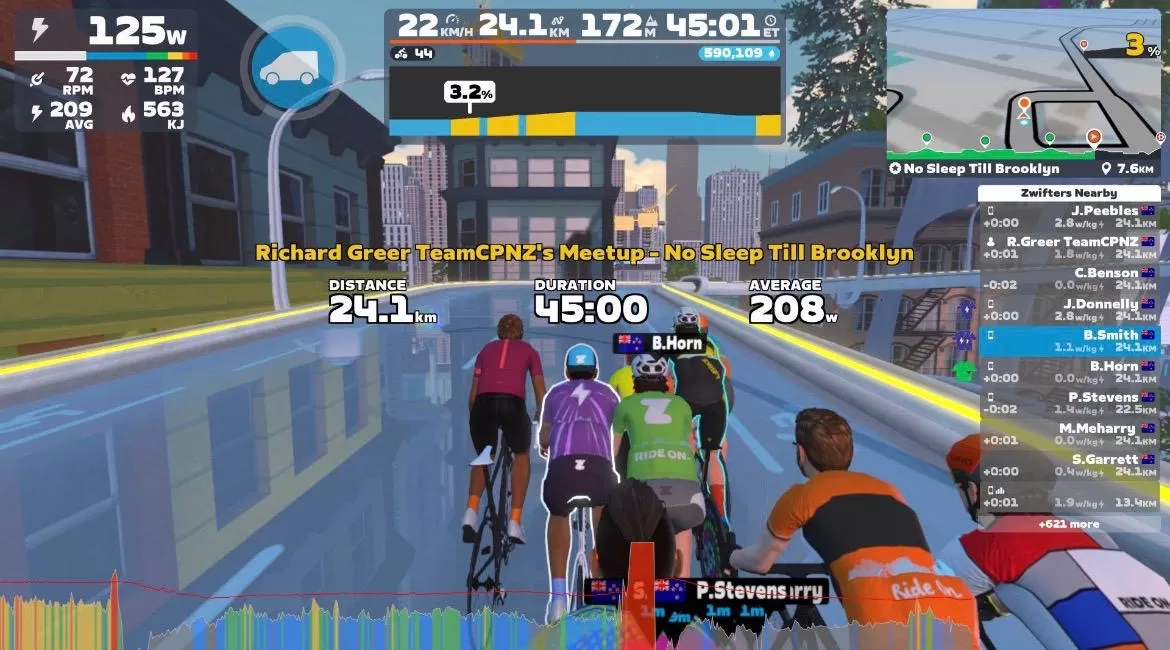Select R.Greer TeamCPNZ in the nearby riders list
Viewport: 1170px width, 650px height.
click(1068, 247)
